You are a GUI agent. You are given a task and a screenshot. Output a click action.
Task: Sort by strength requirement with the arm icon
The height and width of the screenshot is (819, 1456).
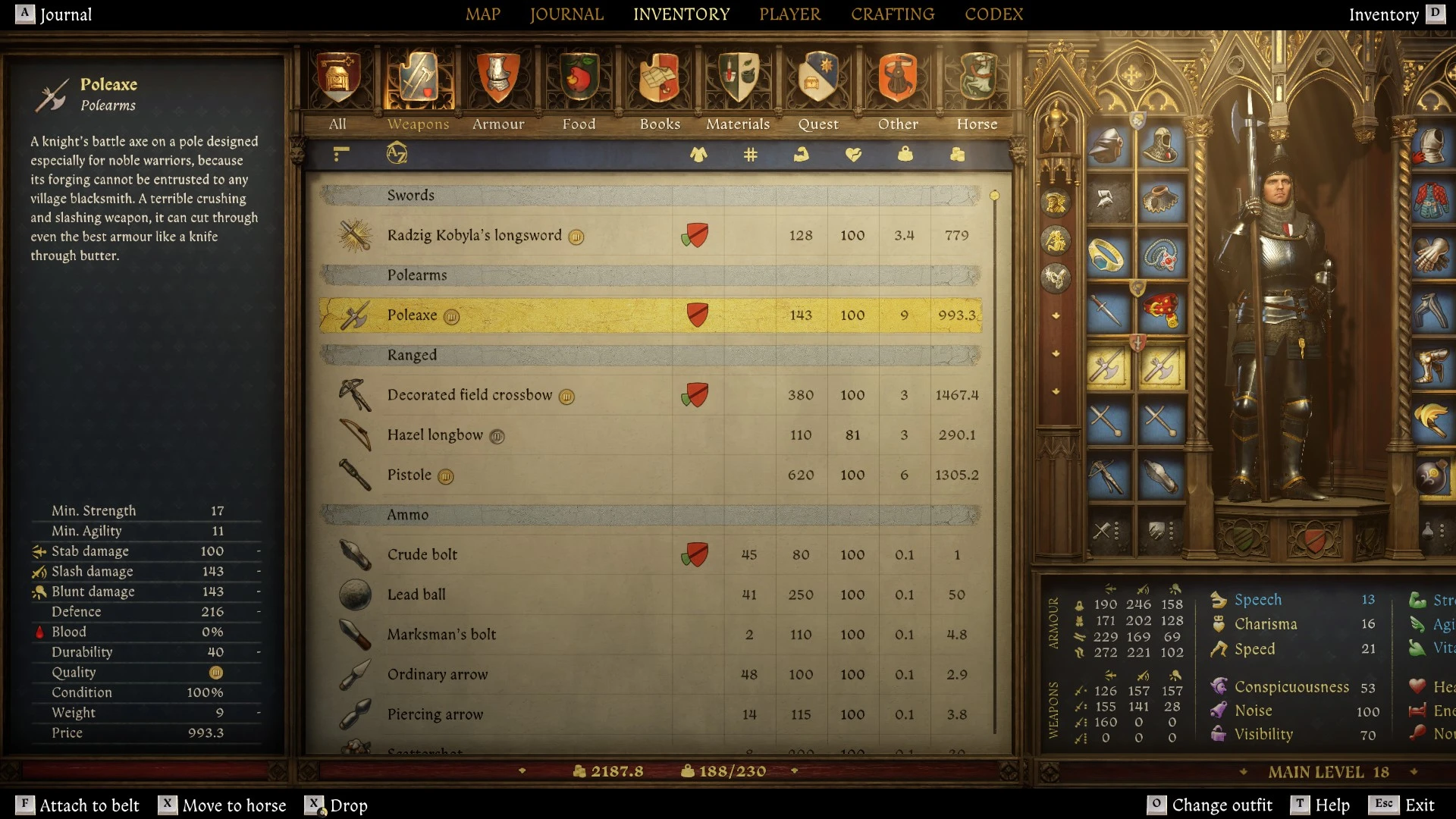pyautogui.click(x=802, y=154)
